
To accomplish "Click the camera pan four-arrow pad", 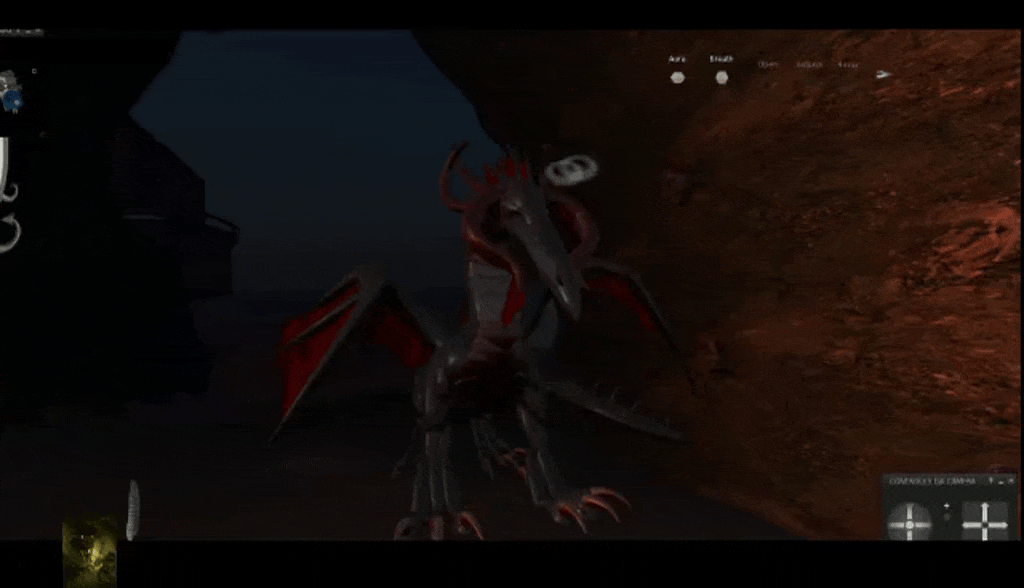I will (x=984, y=520).
